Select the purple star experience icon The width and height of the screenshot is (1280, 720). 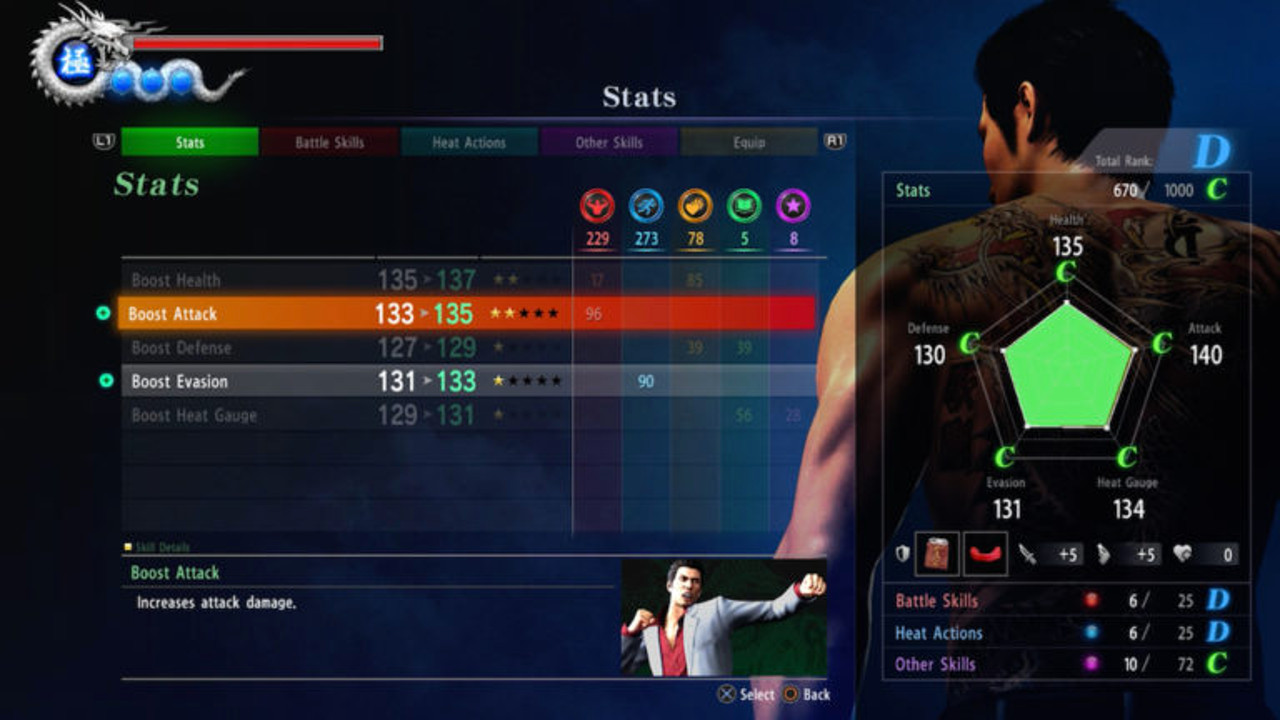click(793, 206)
